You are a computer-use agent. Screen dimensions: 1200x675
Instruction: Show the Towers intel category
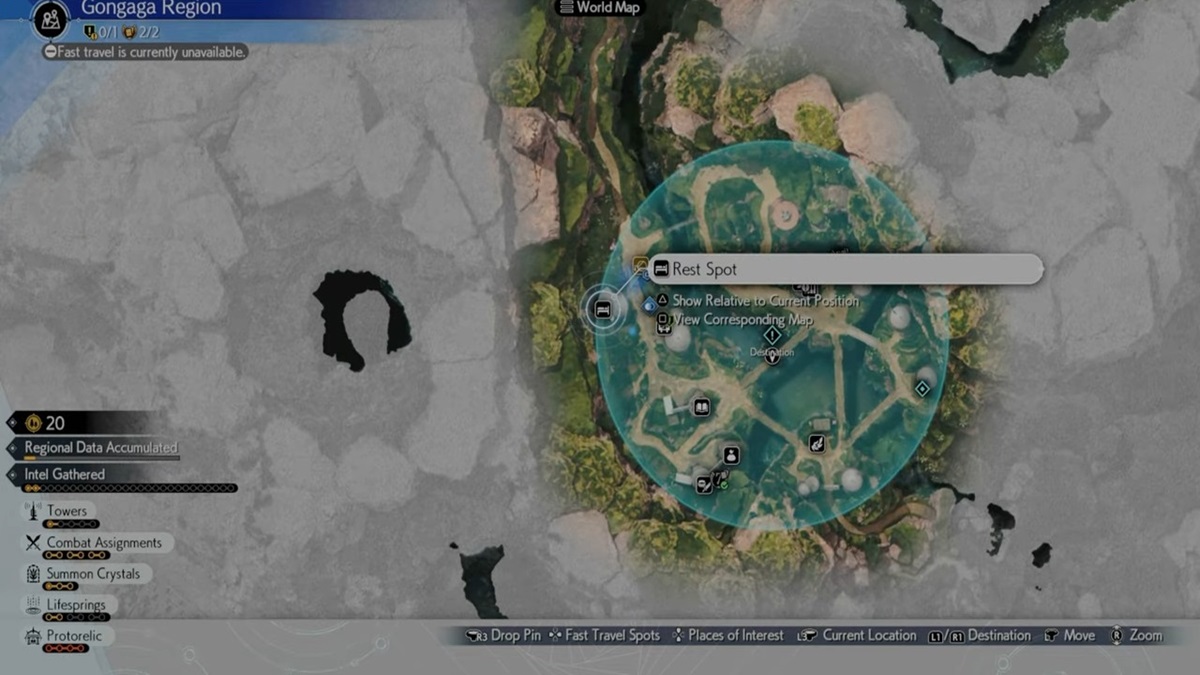(67, 511)
